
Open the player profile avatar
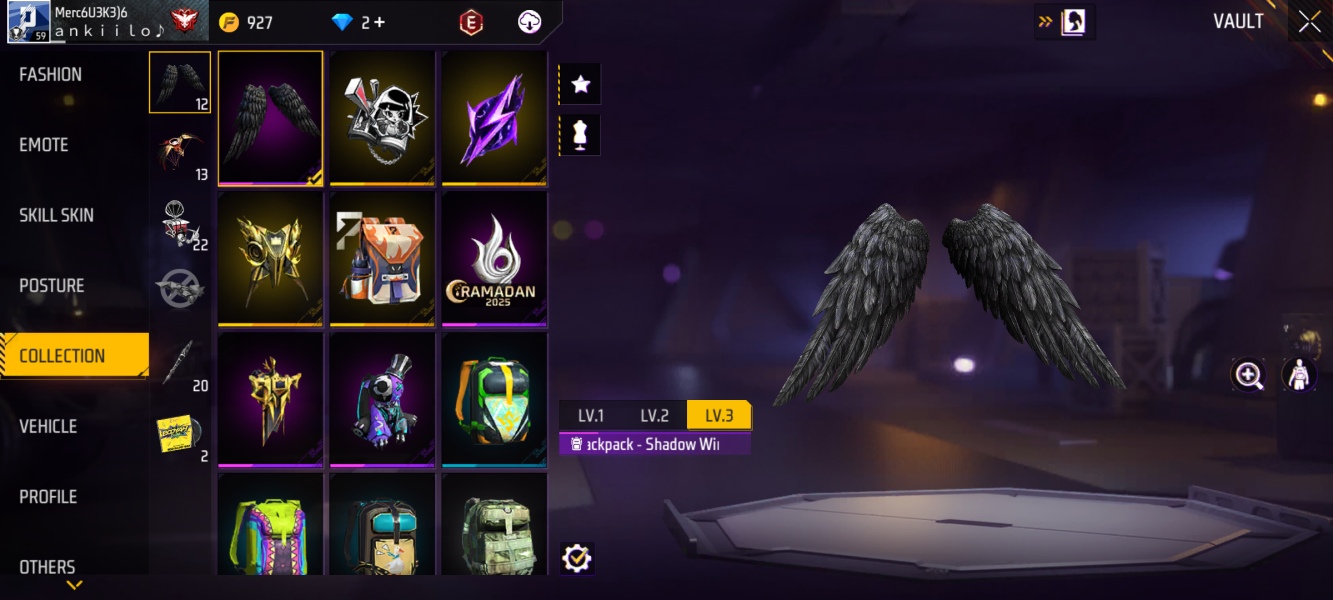[x=29, y=22]
